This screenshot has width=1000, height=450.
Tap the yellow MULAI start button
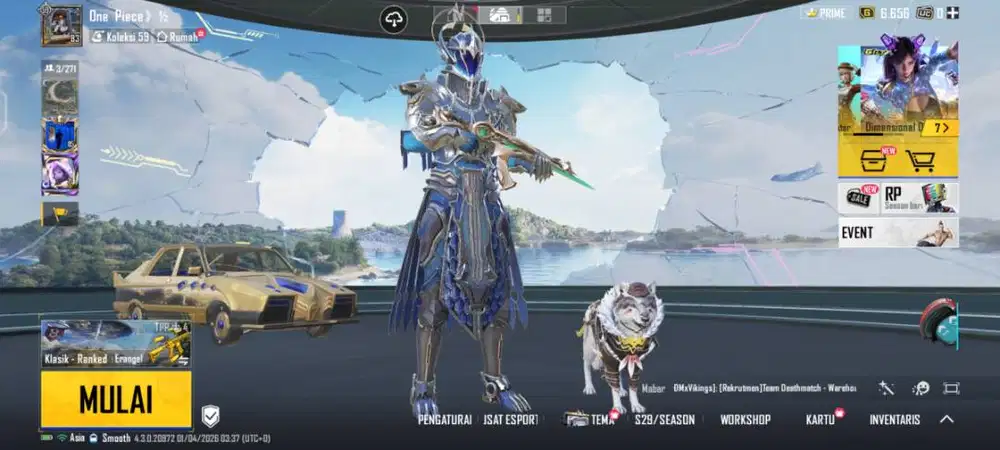(116, 399)
